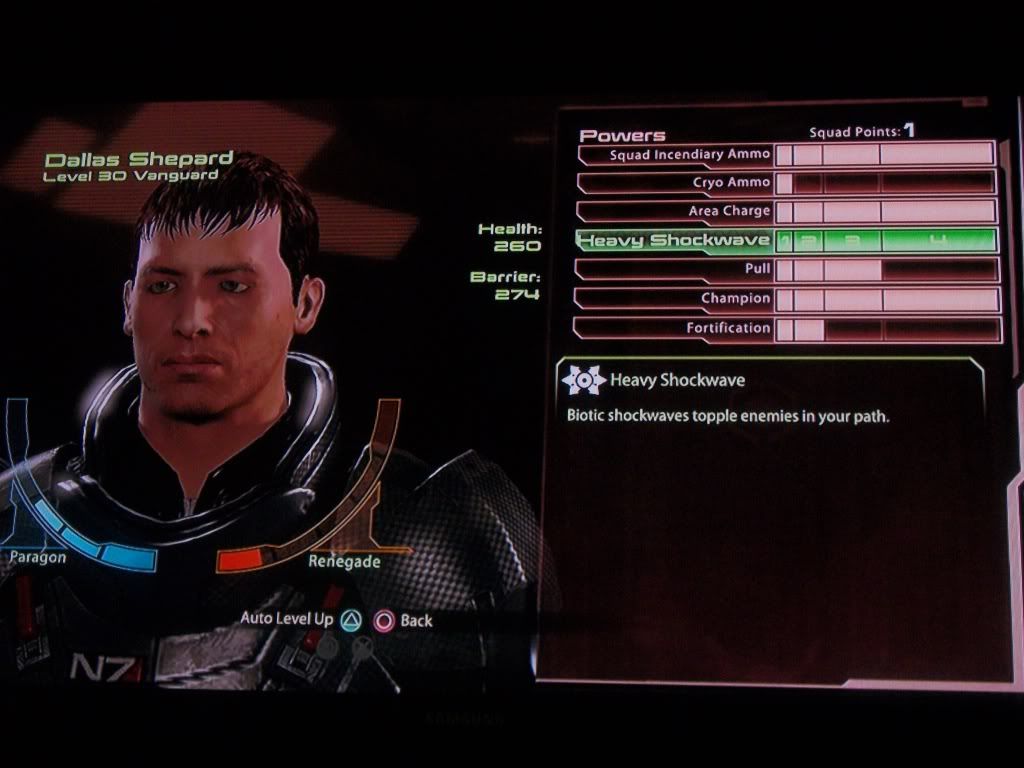This screenshot has width=1024, height=768.
Task: Select the Area Charge power
Action: 729,212
